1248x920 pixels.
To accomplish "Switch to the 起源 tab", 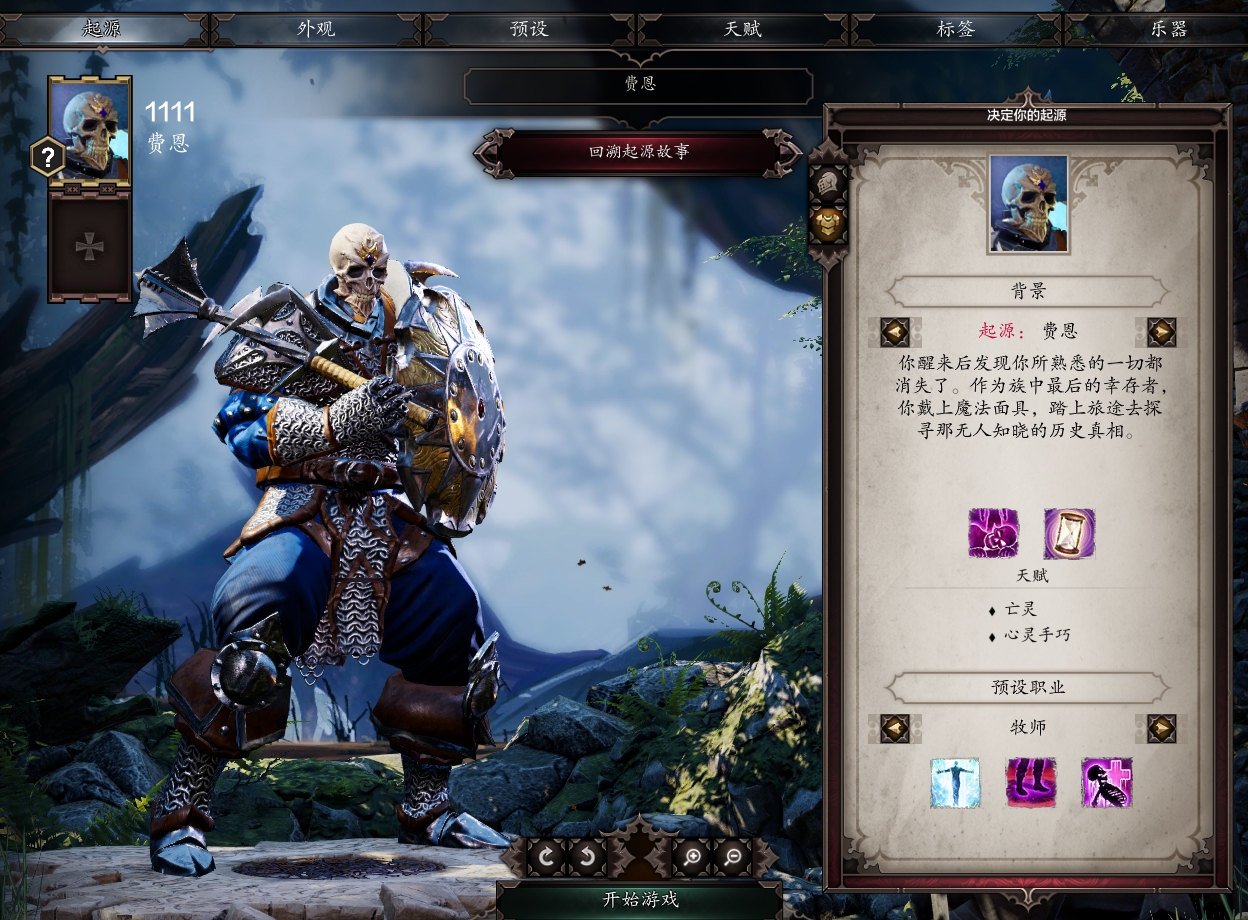I will (x=102, y=29).
